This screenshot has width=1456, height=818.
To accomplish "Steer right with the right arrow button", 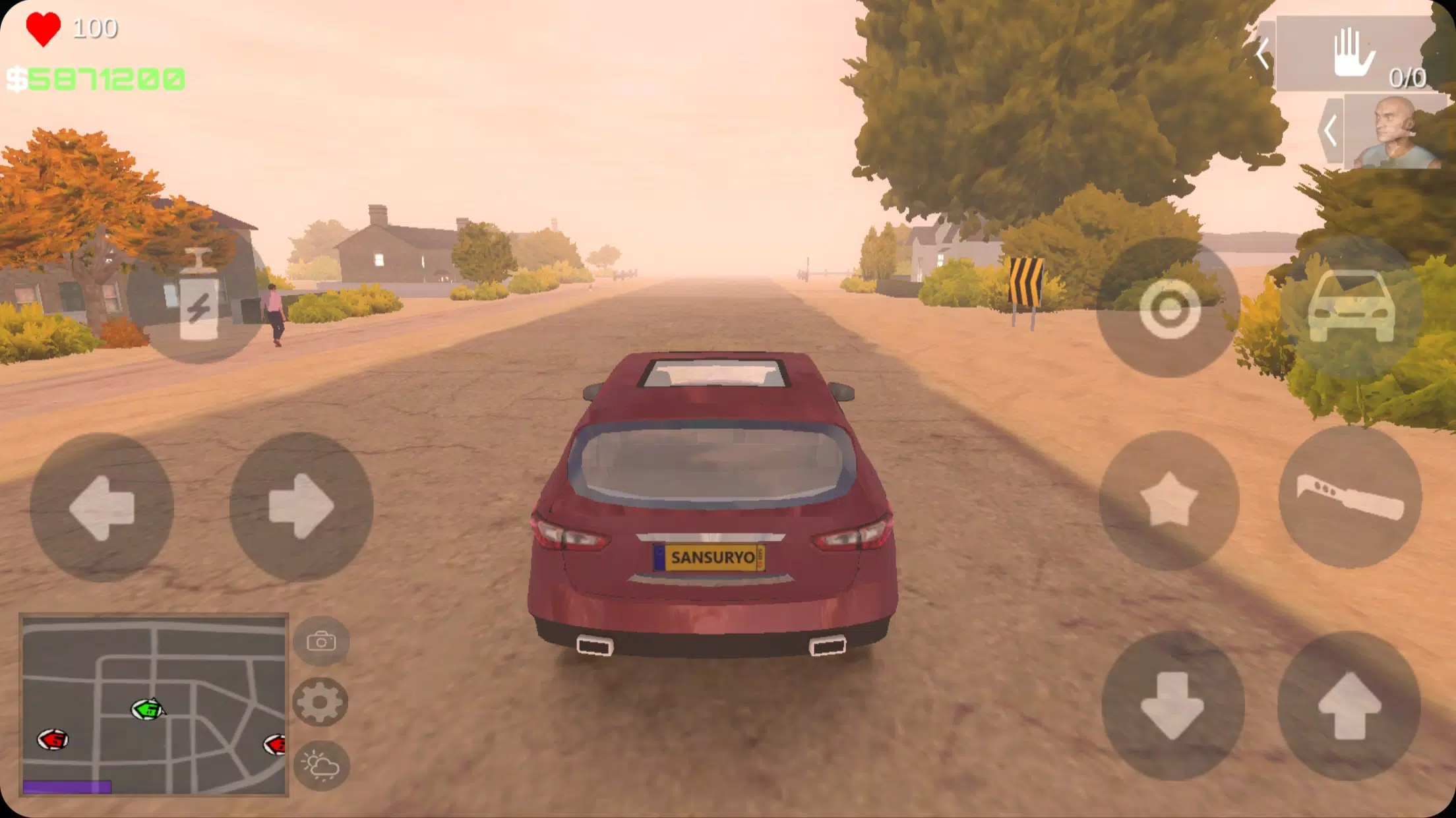I will point(301,508).
